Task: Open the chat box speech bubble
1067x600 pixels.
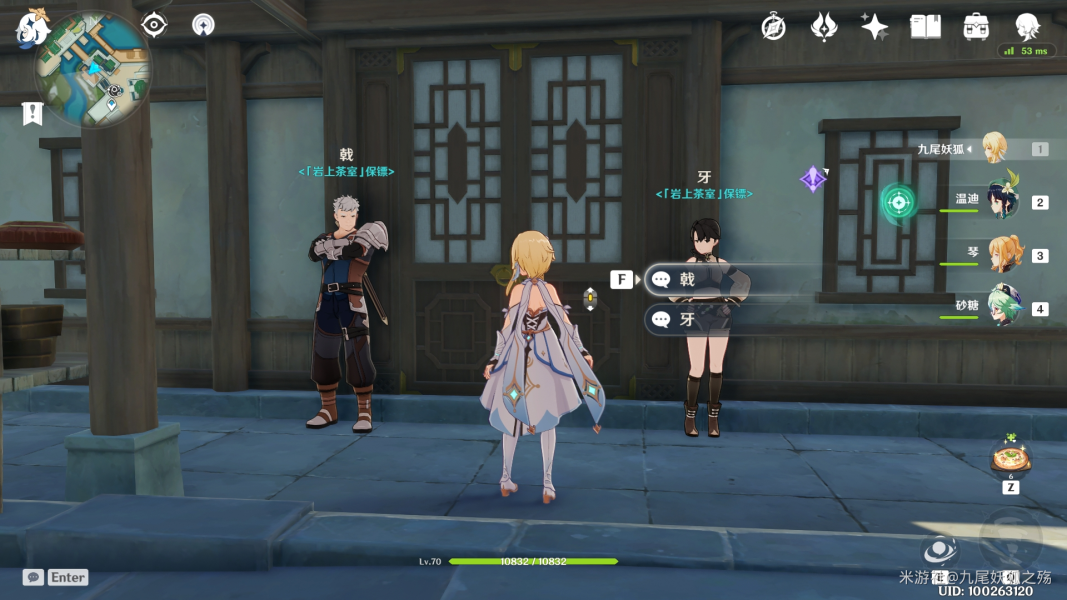Action: tap(33, 577)
